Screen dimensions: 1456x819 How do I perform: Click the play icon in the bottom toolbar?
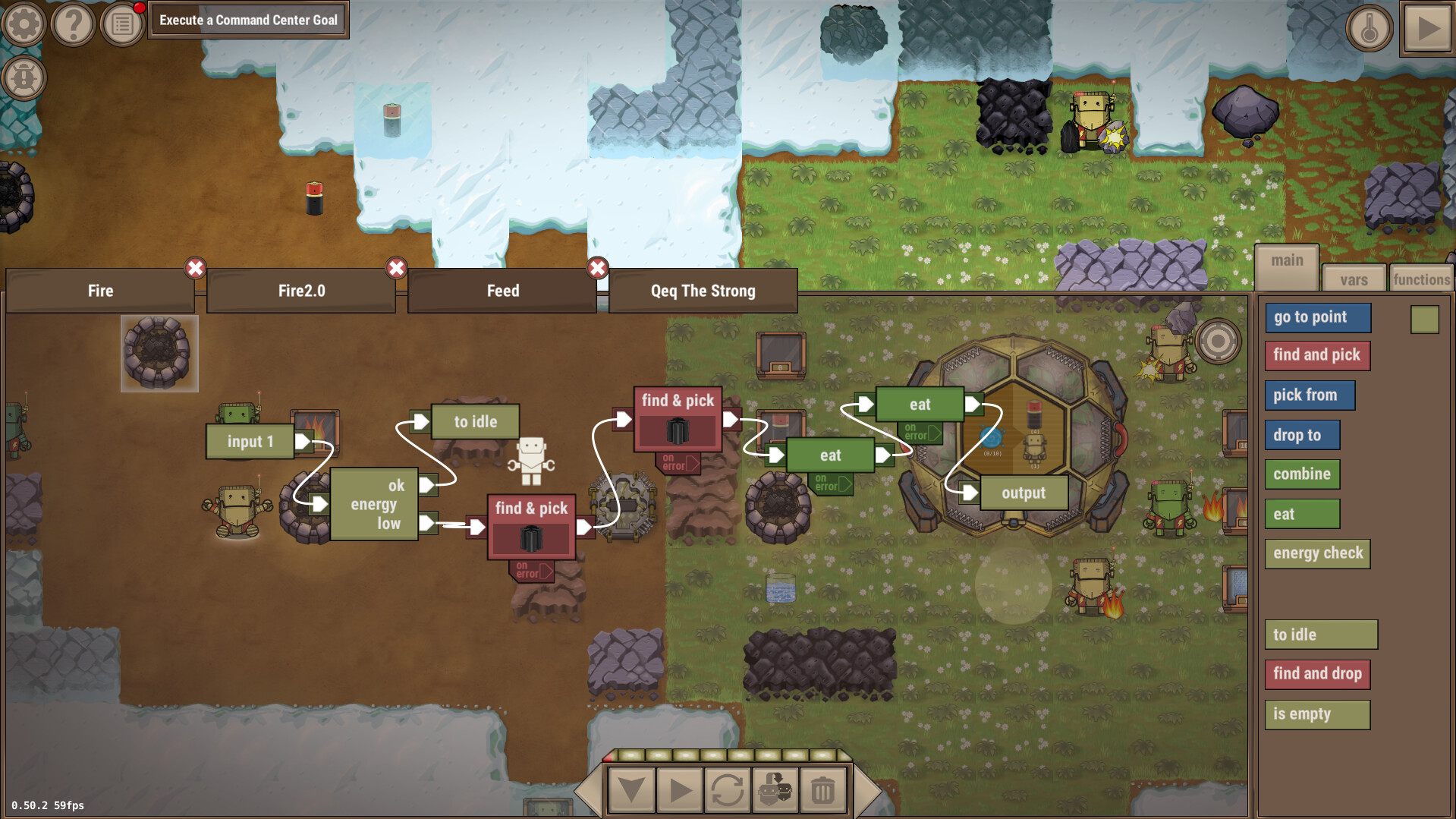[680, 789]
